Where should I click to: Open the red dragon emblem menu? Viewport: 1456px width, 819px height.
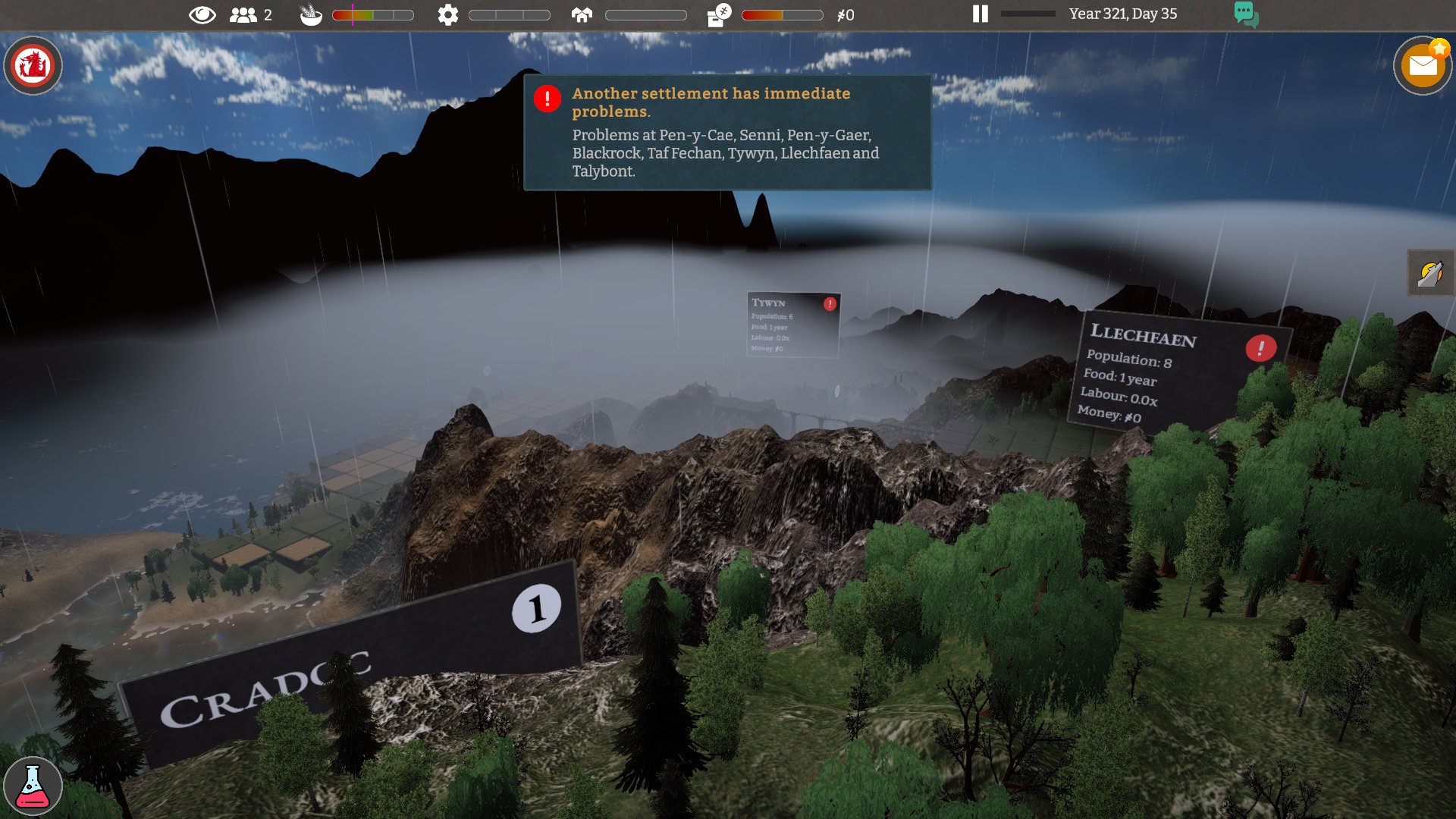coord(33,65)
